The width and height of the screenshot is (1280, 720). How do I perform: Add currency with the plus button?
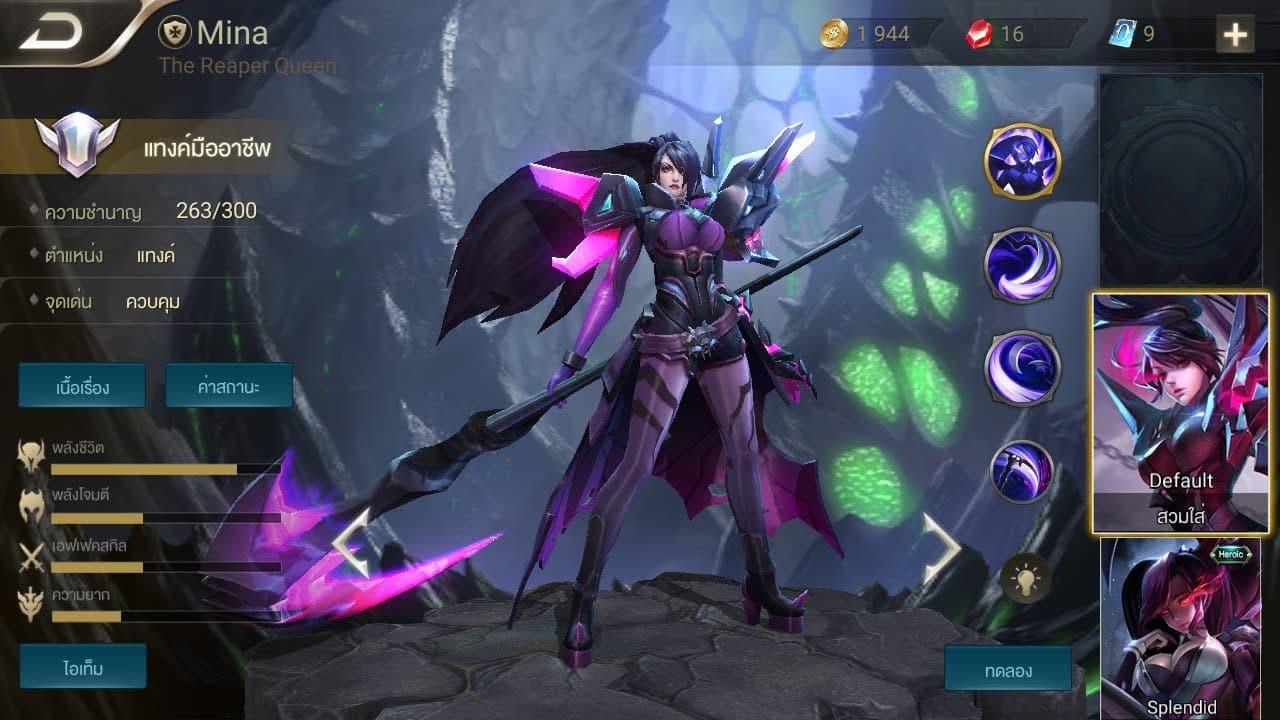(x=1236, y=35)
